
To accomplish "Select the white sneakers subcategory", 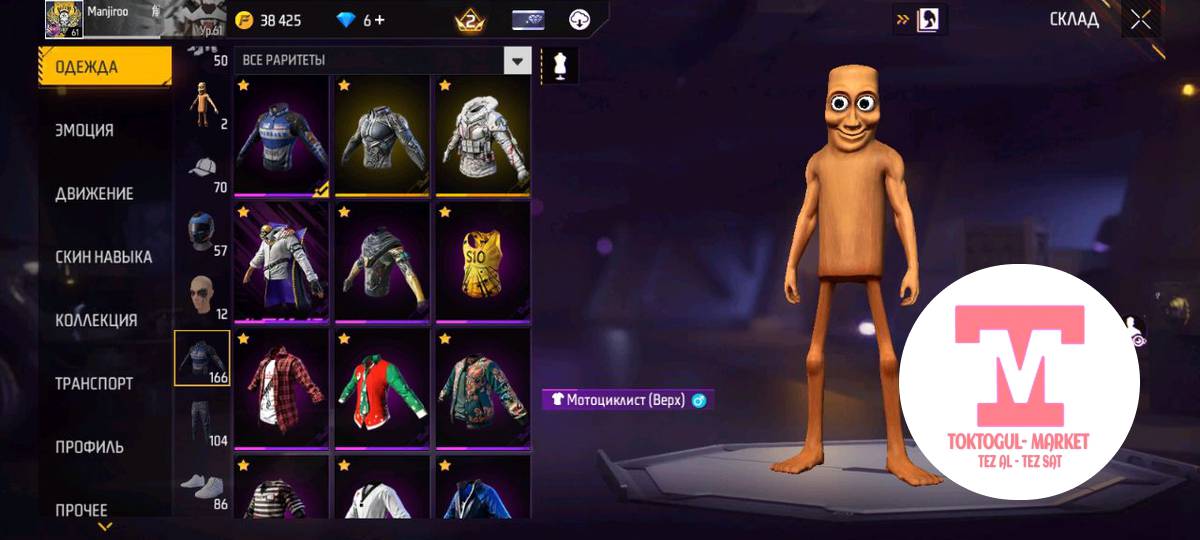I will (202, 487).
